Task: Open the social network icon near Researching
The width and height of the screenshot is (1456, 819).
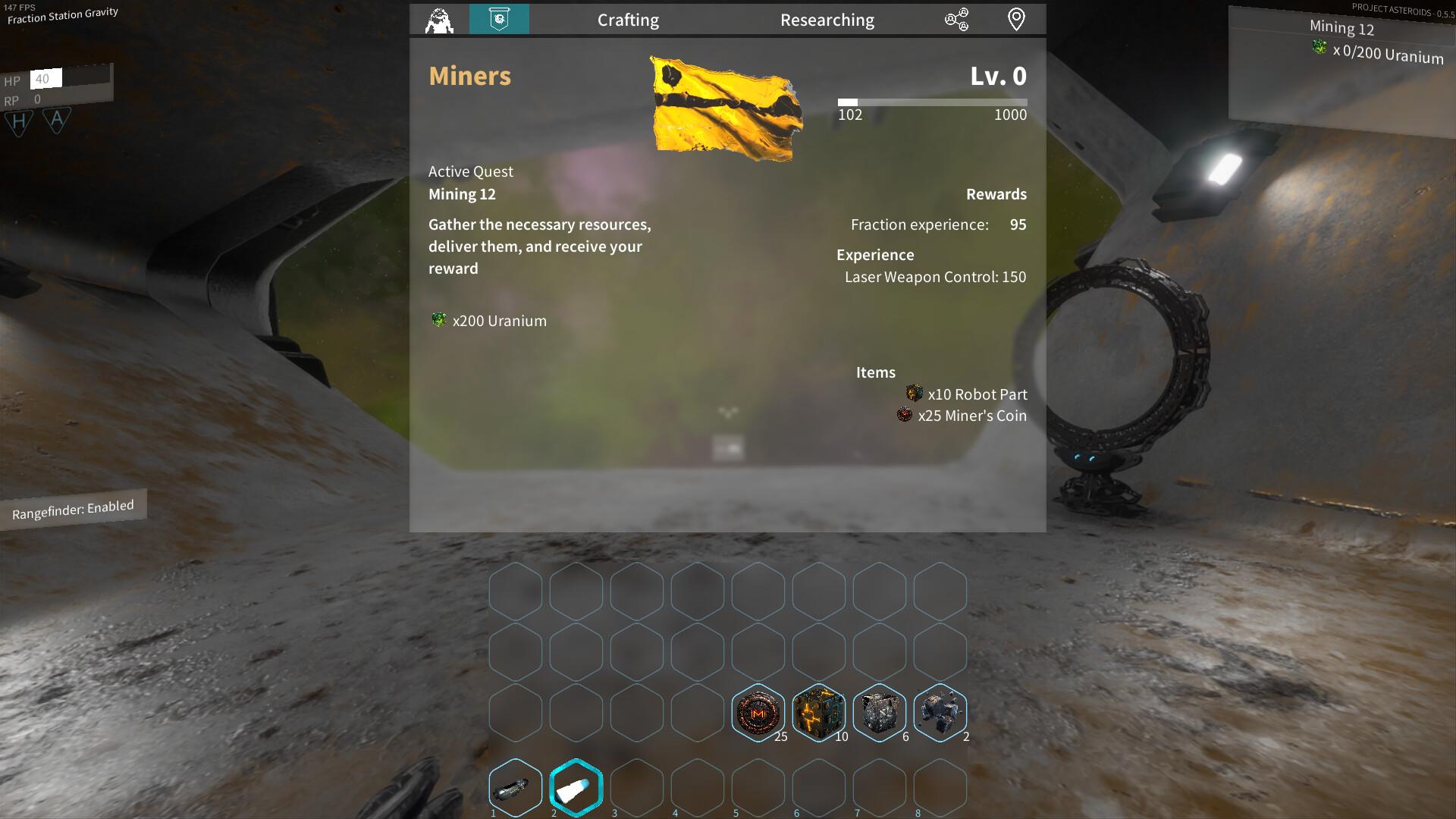Action: pos(957,20)
